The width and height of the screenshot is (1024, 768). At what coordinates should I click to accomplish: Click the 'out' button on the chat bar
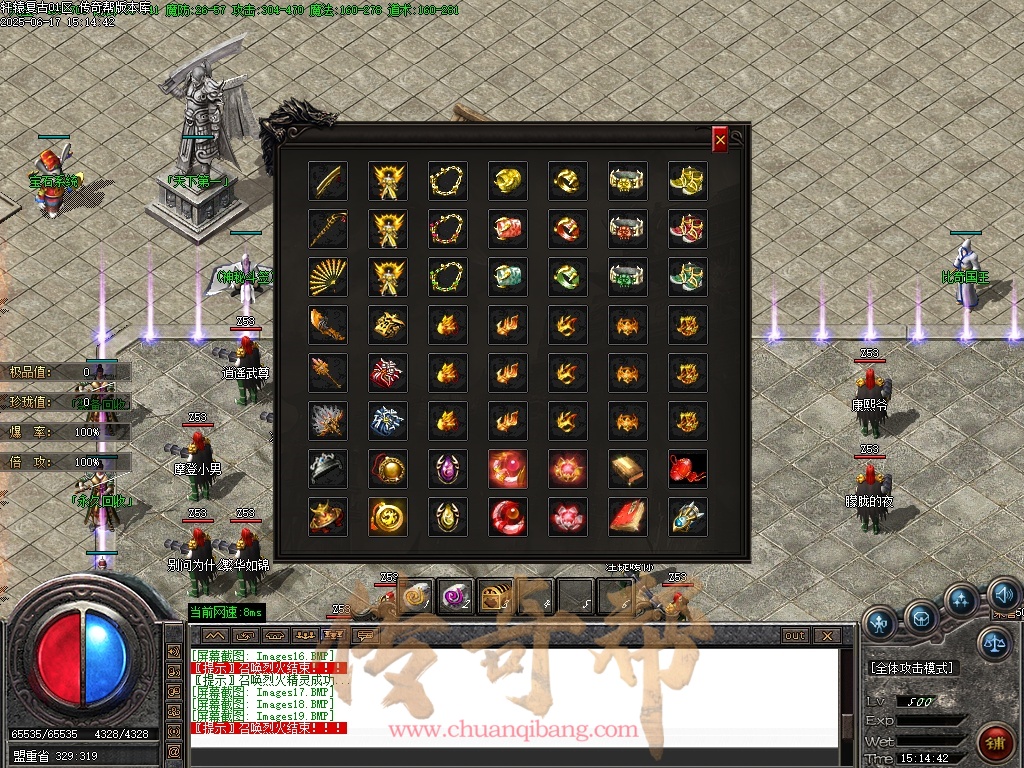795,636
